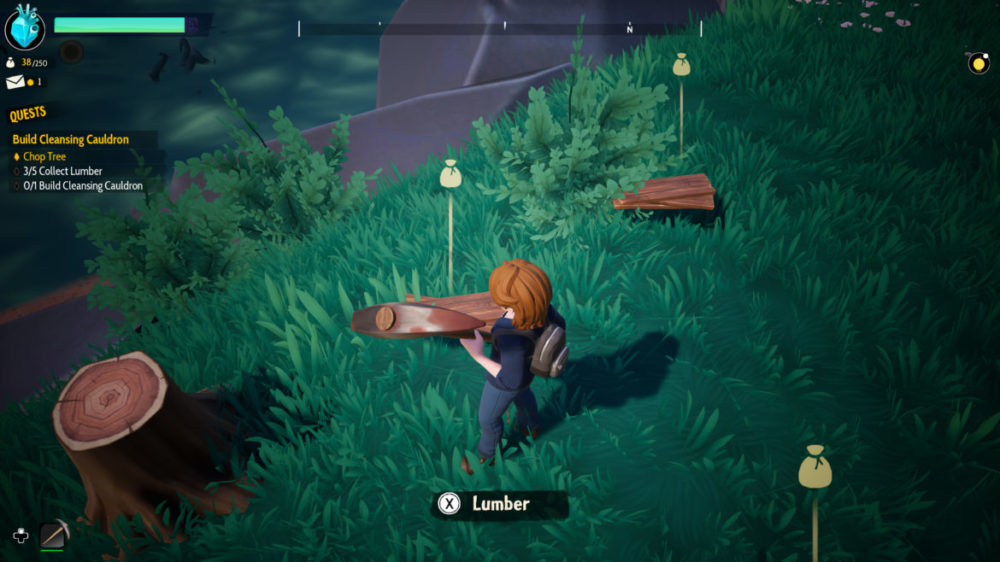Select the pickaxe tool slot

(53, 536)
